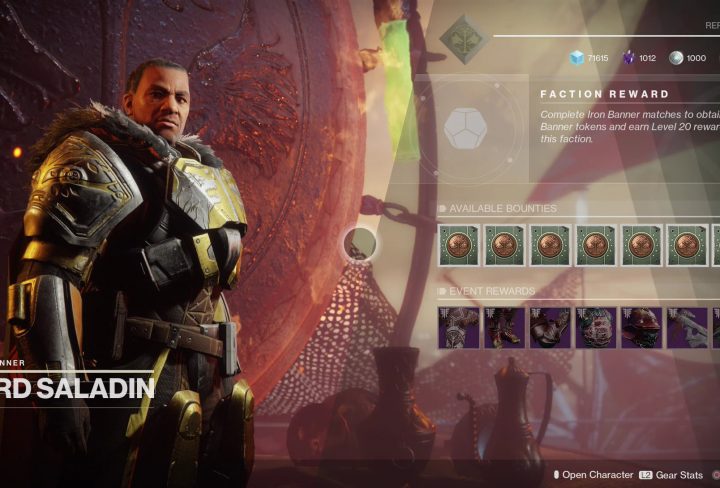Screen dimensions: 720x488
Task: Select the boots armor event reward
Action: pos(505,328)
